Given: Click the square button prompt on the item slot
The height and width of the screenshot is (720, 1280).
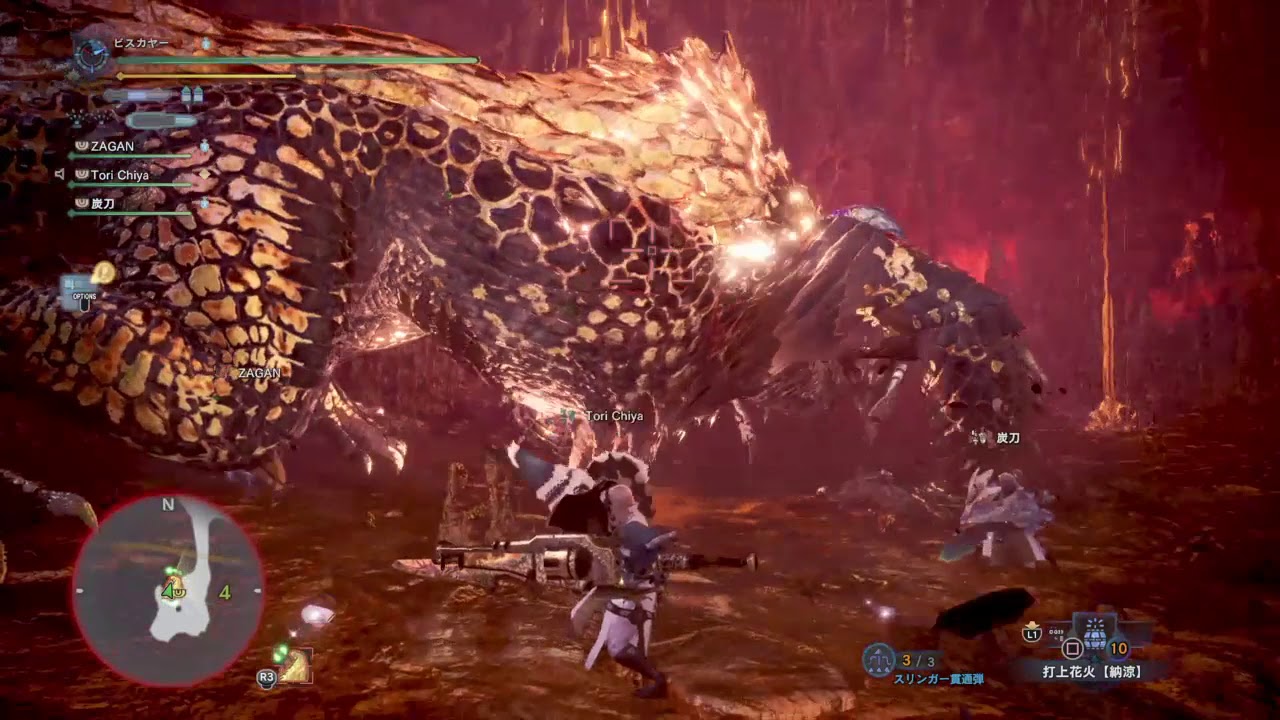Looking at the screenshot, I should tap(1071, 649).
